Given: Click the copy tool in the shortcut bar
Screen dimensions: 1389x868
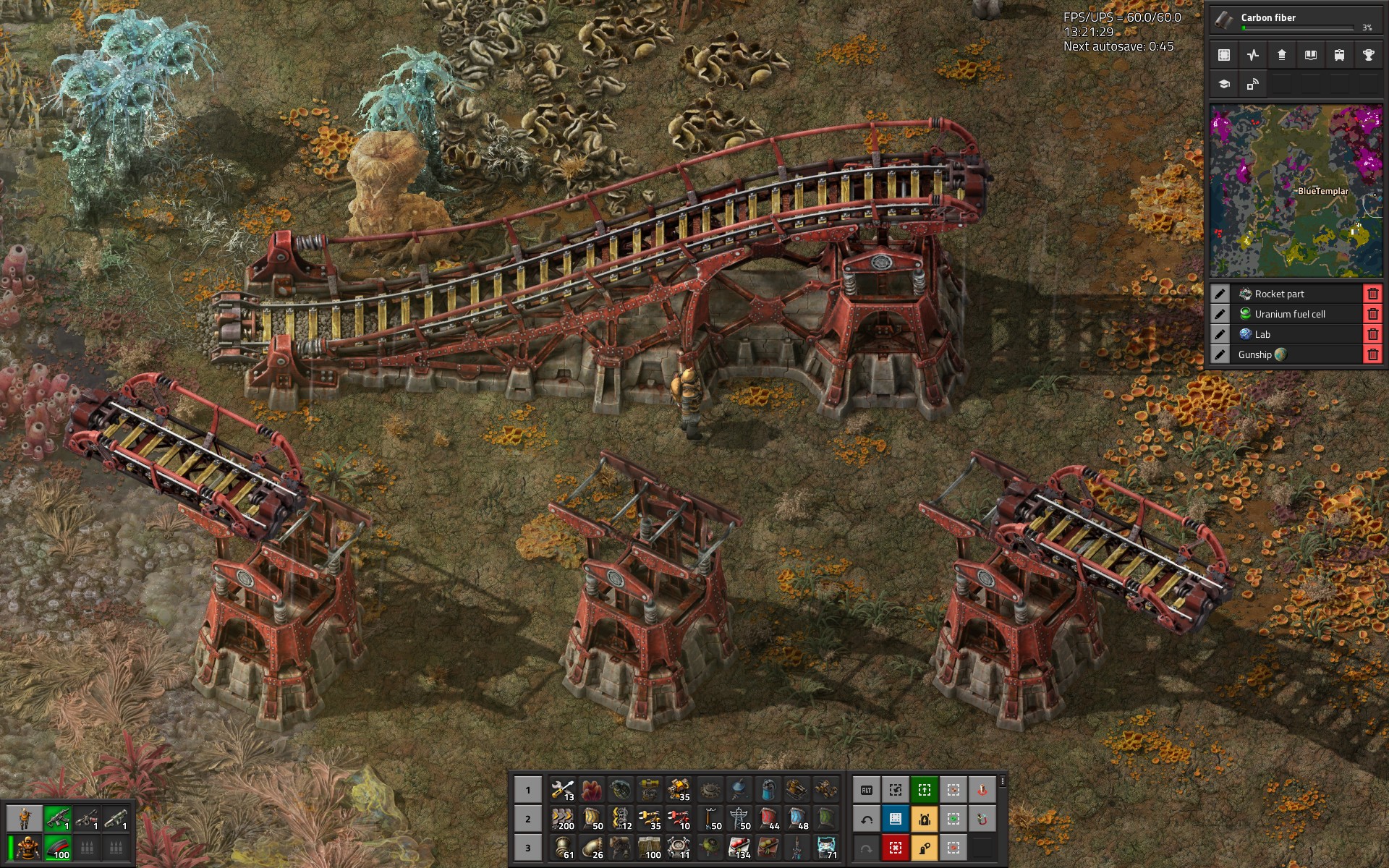Looking at the screenshot, I should 896,790.
